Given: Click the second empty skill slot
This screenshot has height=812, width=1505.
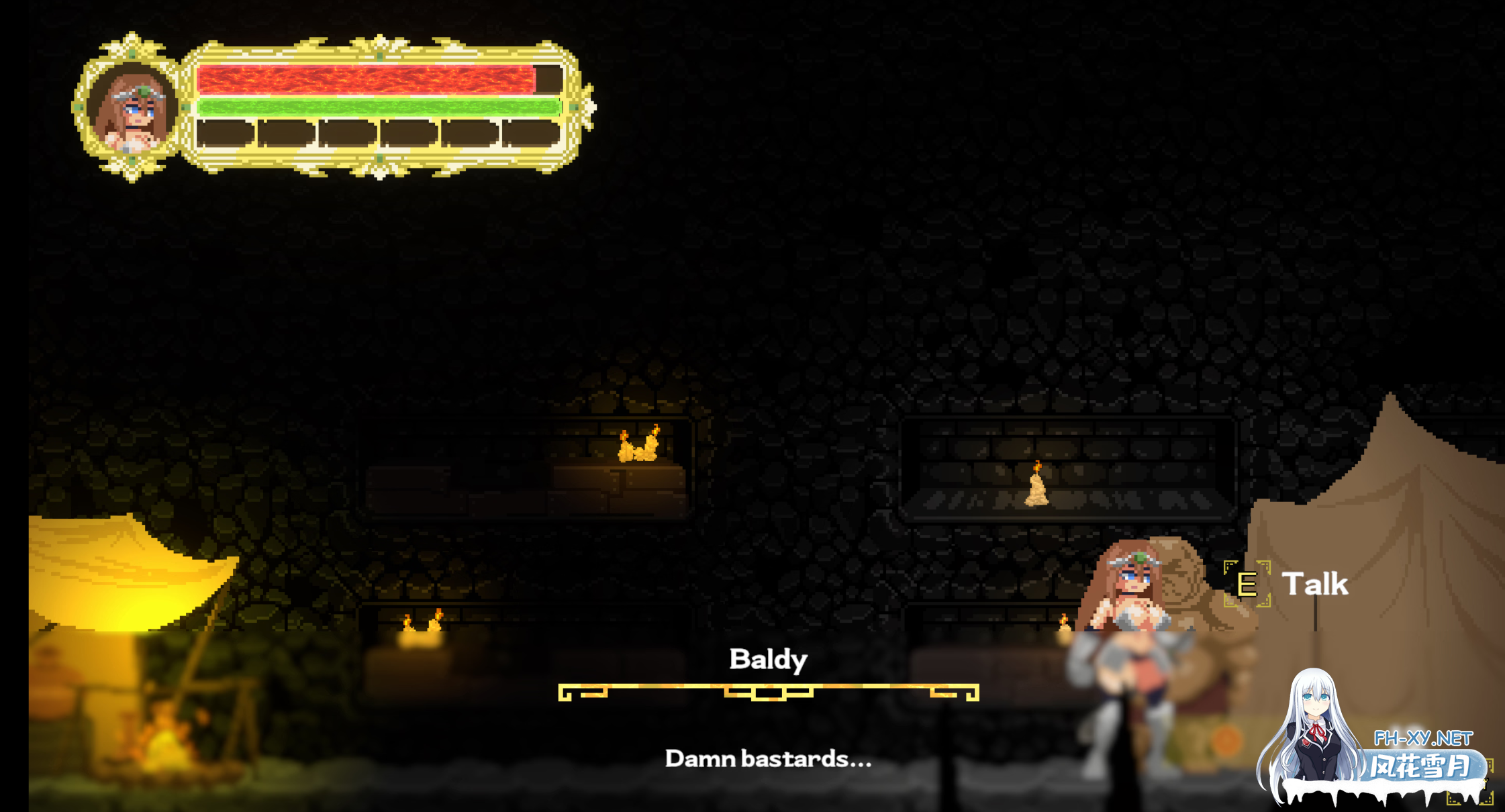Looking at the screenshot, I should tap(287, 132).
